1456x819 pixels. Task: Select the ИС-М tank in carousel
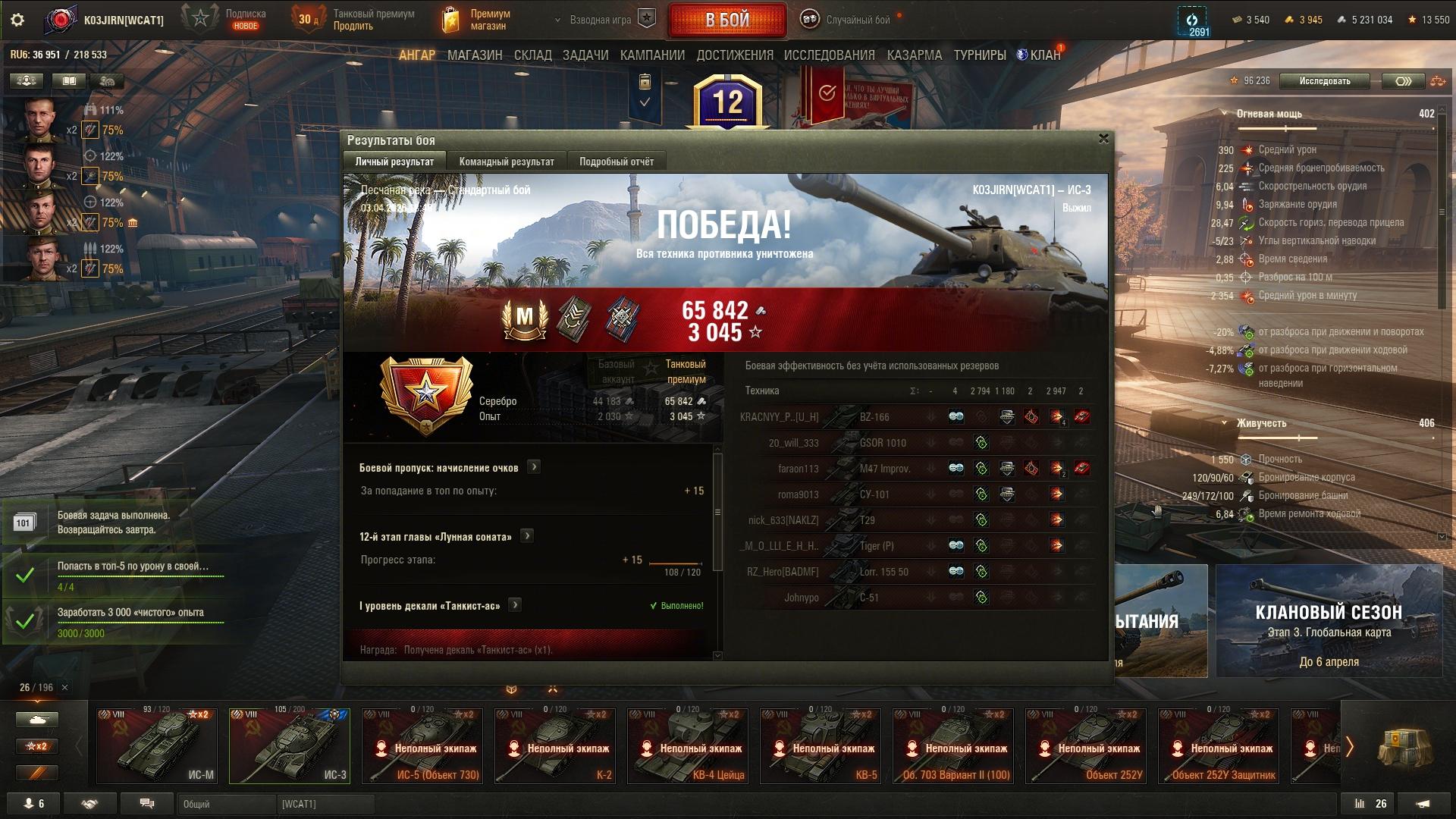(x=157, y=745)
